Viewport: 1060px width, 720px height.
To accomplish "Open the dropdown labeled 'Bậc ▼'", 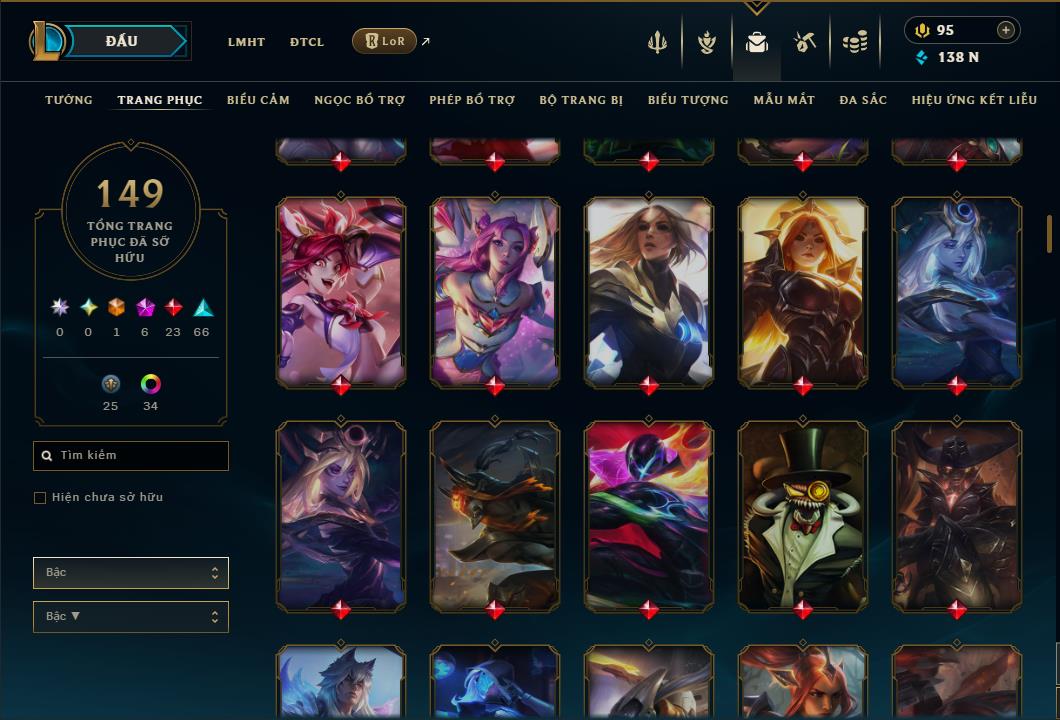I will (x=131, y=617).
